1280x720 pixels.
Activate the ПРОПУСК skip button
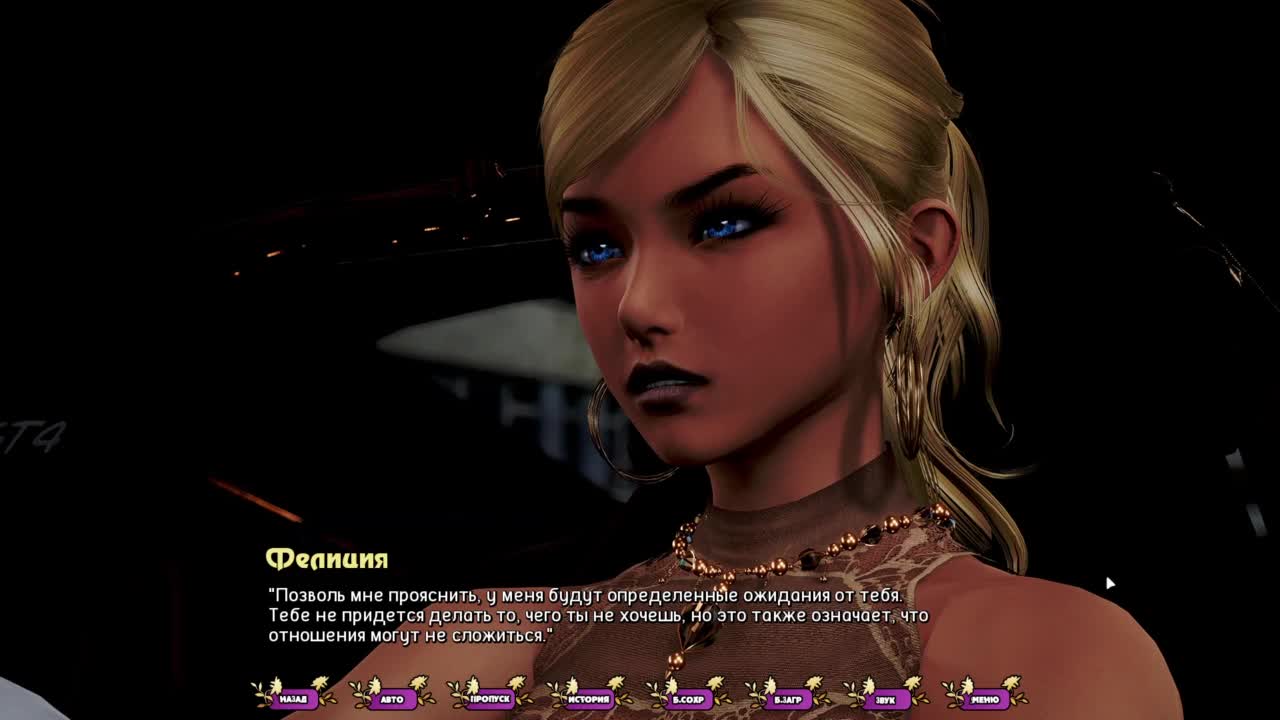click(490, 699)
